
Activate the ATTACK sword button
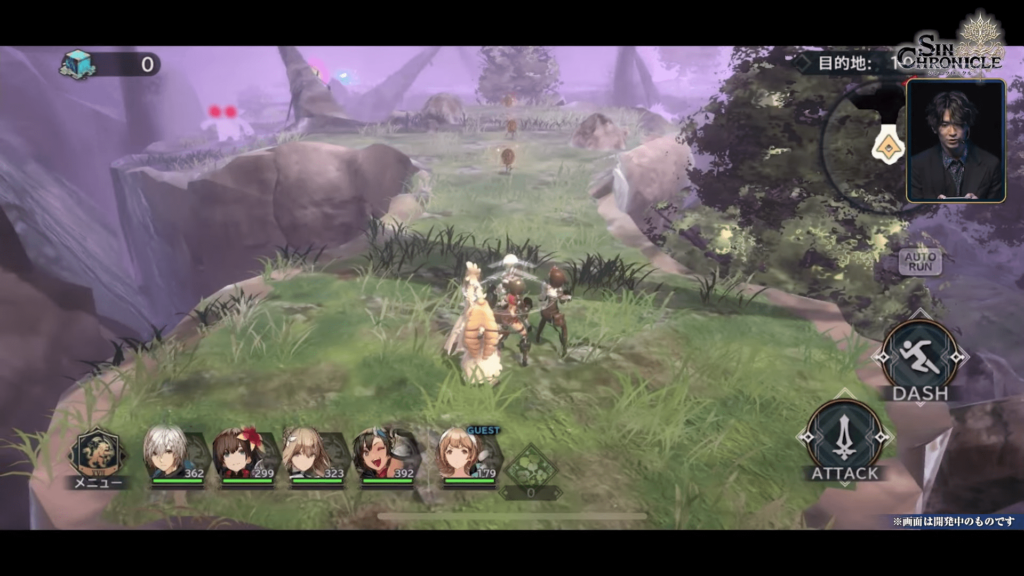tap(845, 436)
